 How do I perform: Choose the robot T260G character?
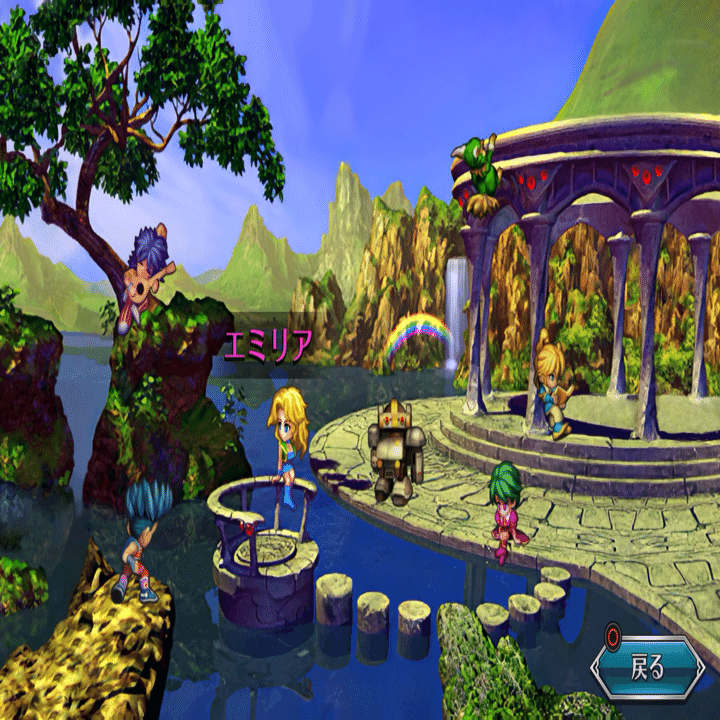[395, 451]
